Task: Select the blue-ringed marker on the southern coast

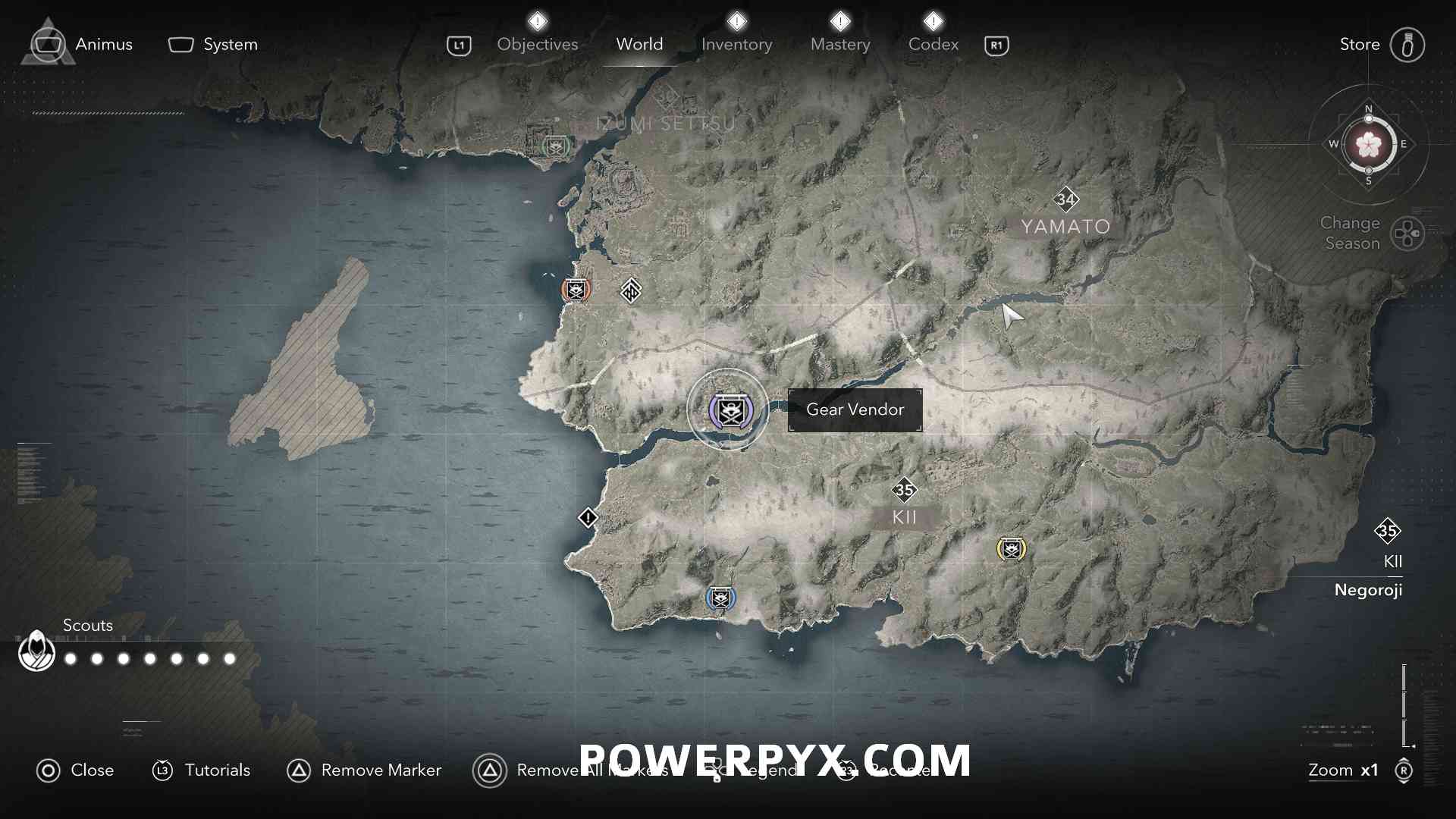Action: (x=720, y=598)
